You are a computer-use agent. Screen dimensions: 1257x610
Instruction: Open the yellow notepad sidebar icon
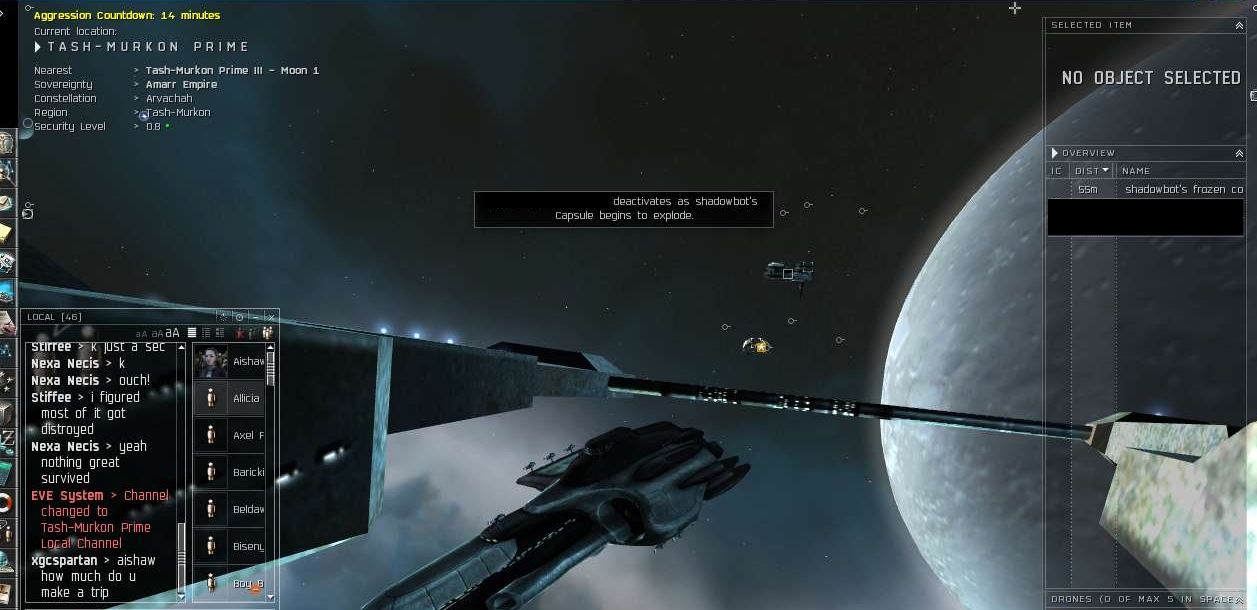pos(7,232)
